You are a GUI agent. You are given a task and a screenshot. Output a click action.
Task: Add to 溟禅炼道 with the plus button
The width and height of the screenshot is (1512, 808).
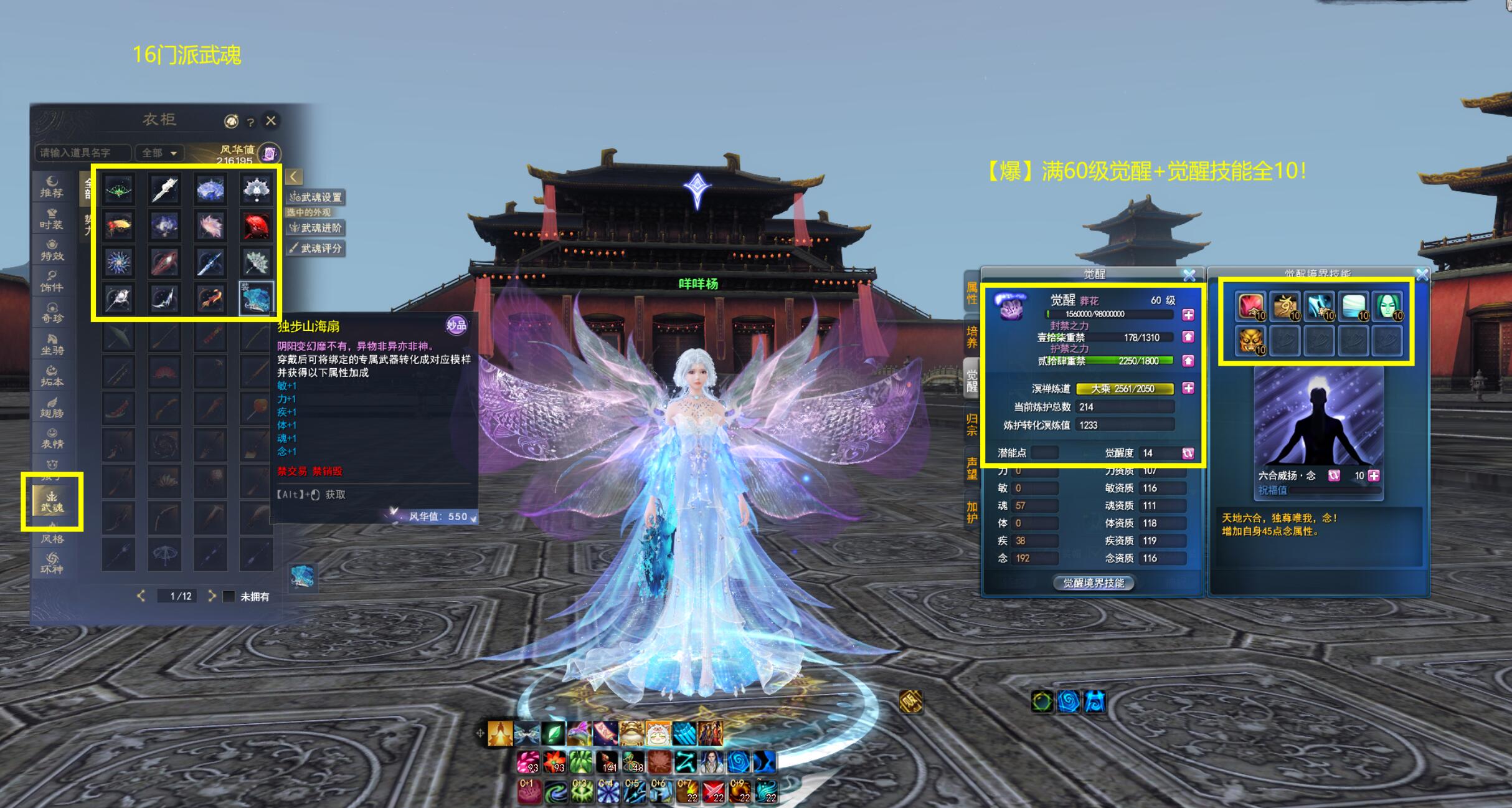tap(1188, 388)
